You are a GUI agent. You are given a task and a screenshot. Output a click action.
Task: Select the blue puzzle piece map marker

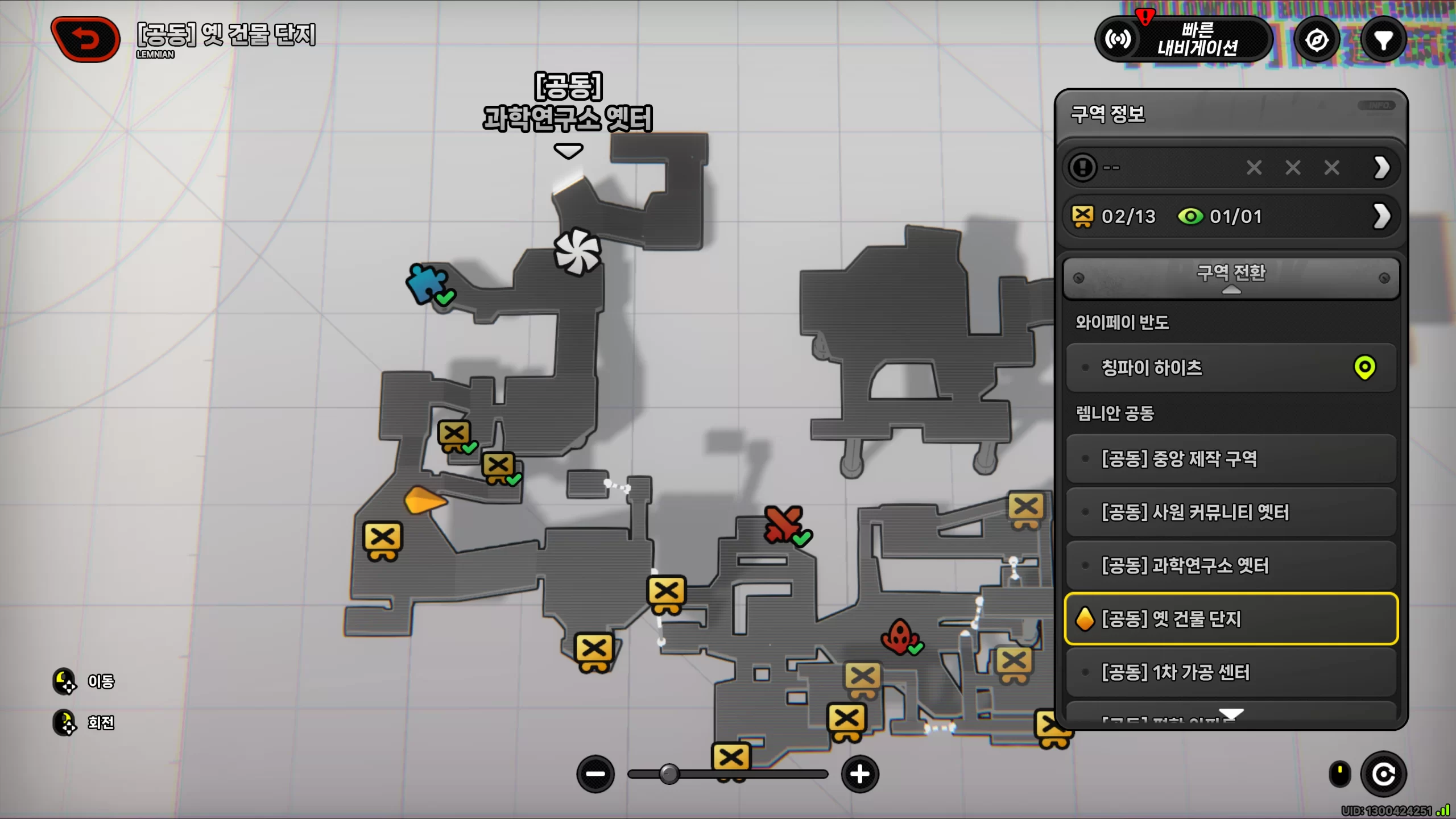[x=426, y=282]
